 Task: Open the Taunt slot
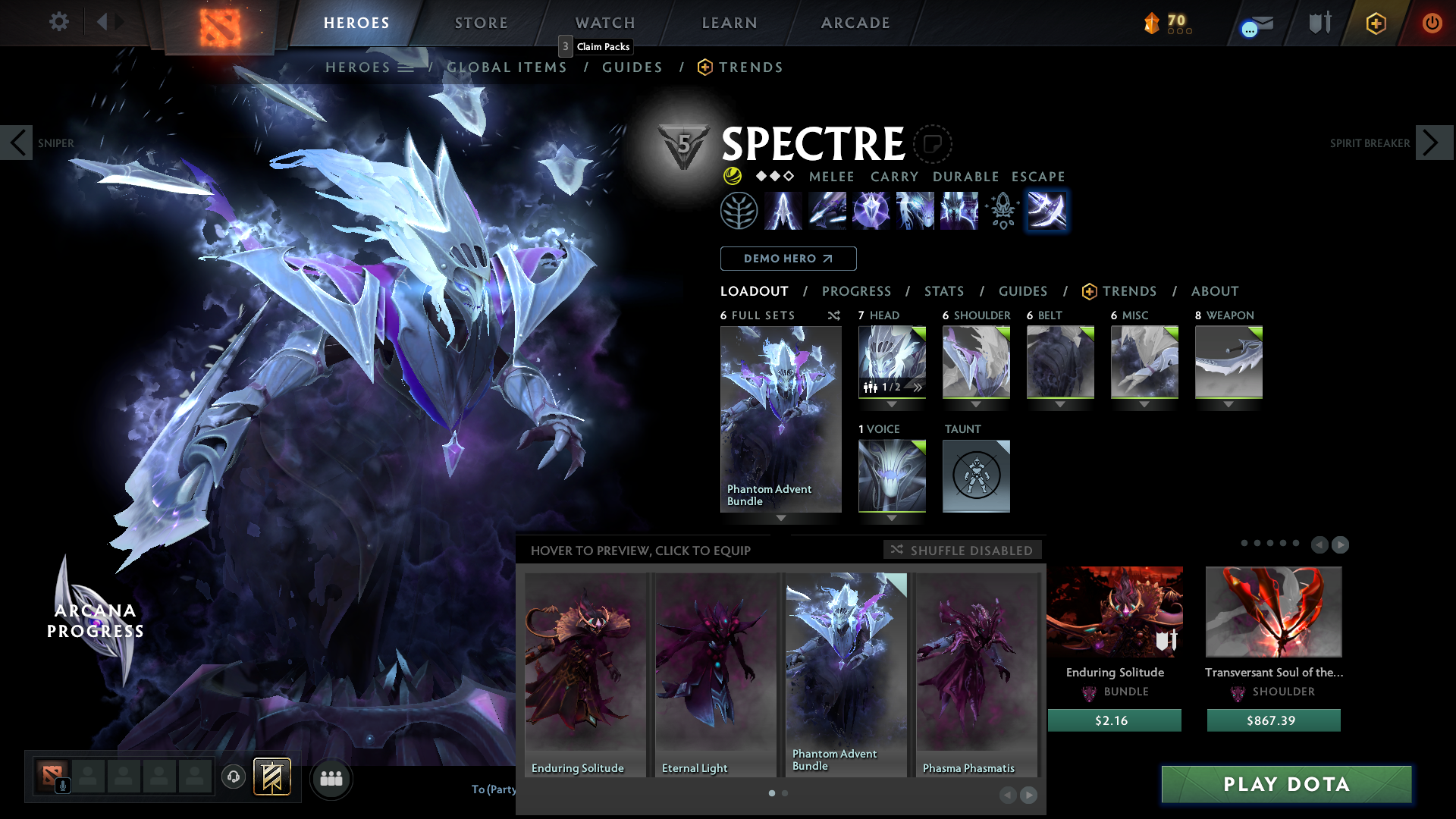976,476
